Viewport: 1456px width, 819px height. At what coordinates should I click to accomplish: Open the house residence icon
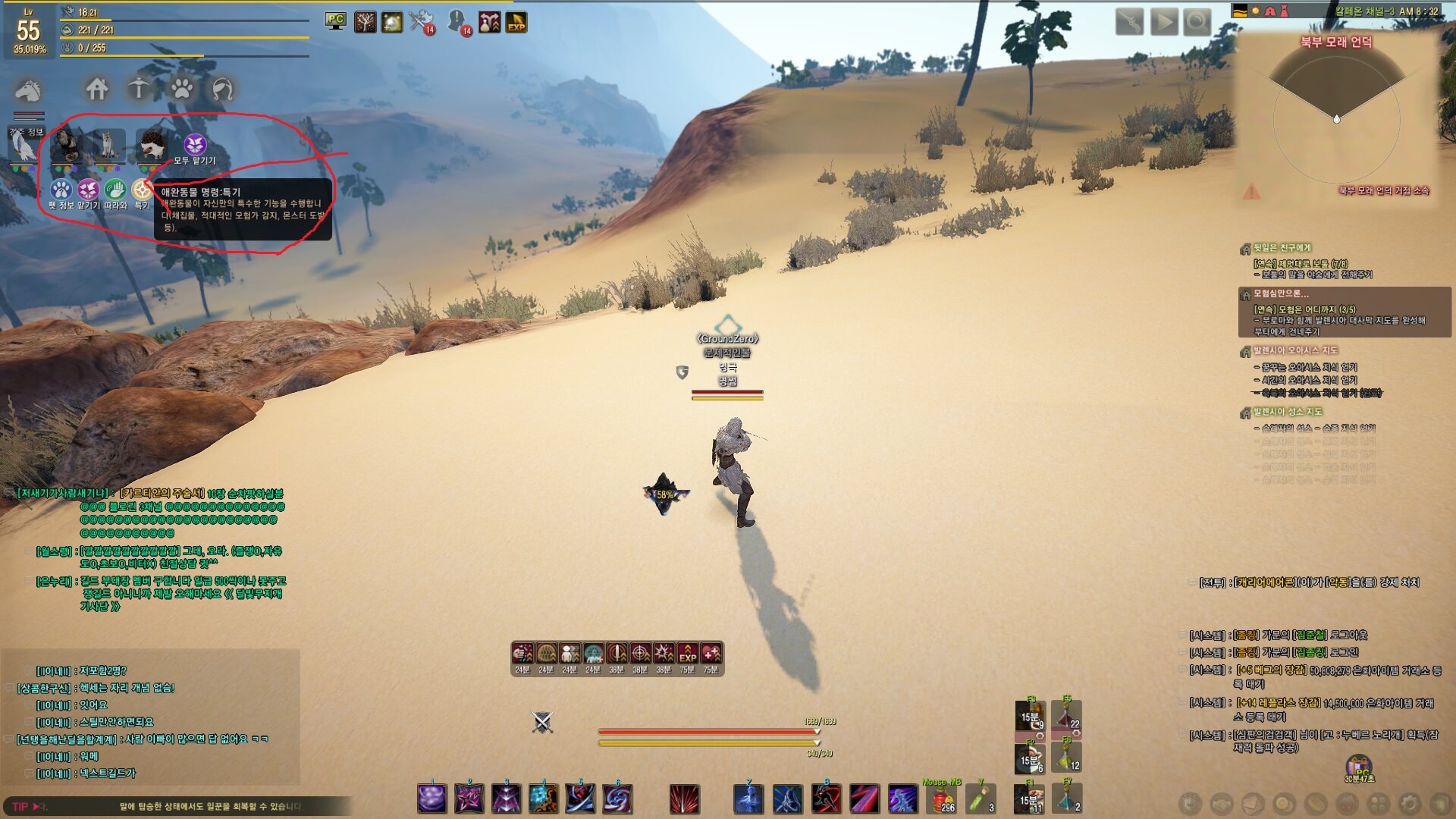[96, 89]
